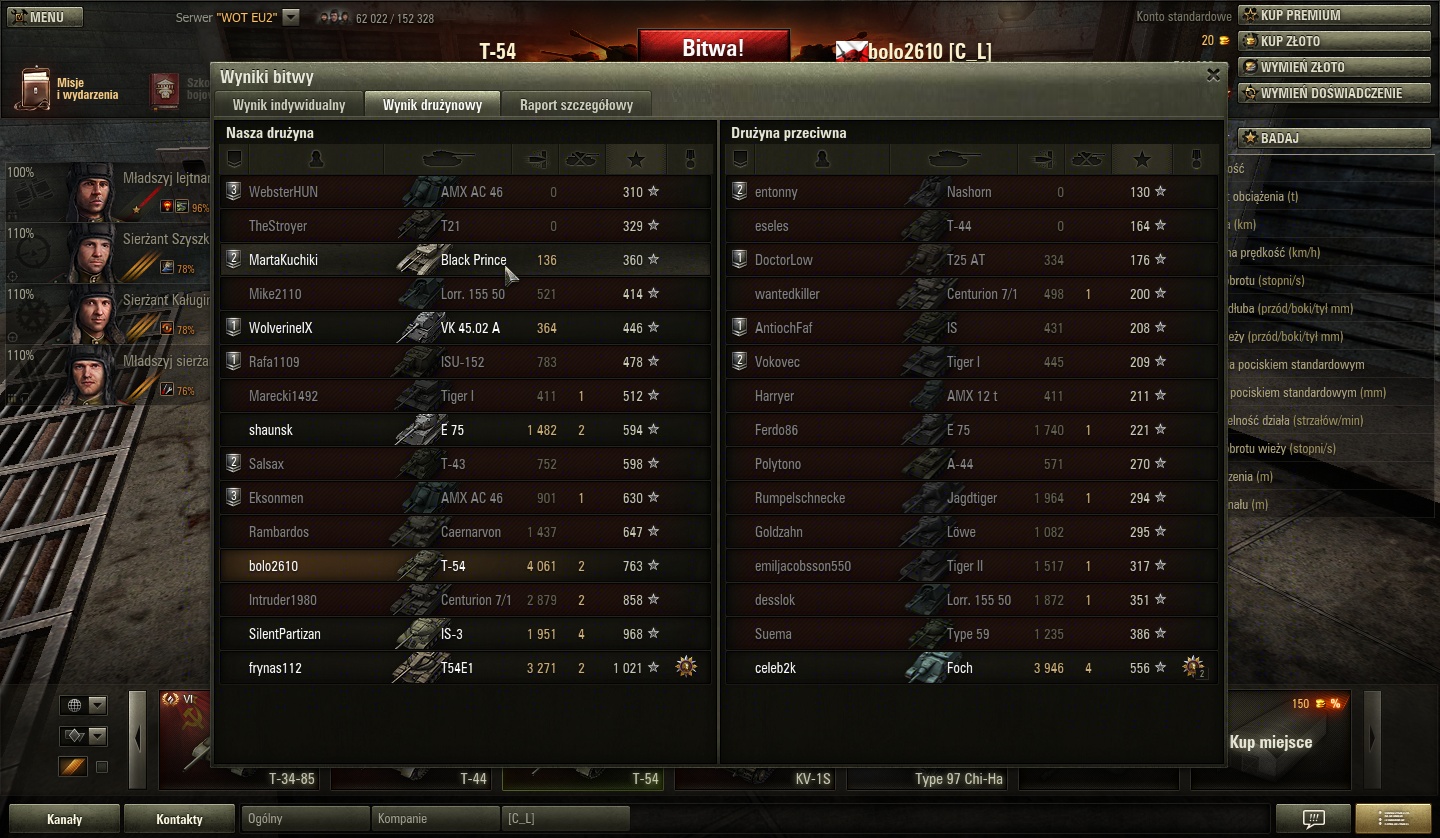
Task: Close the battle results window
Action: click(x=1213, y=75)
